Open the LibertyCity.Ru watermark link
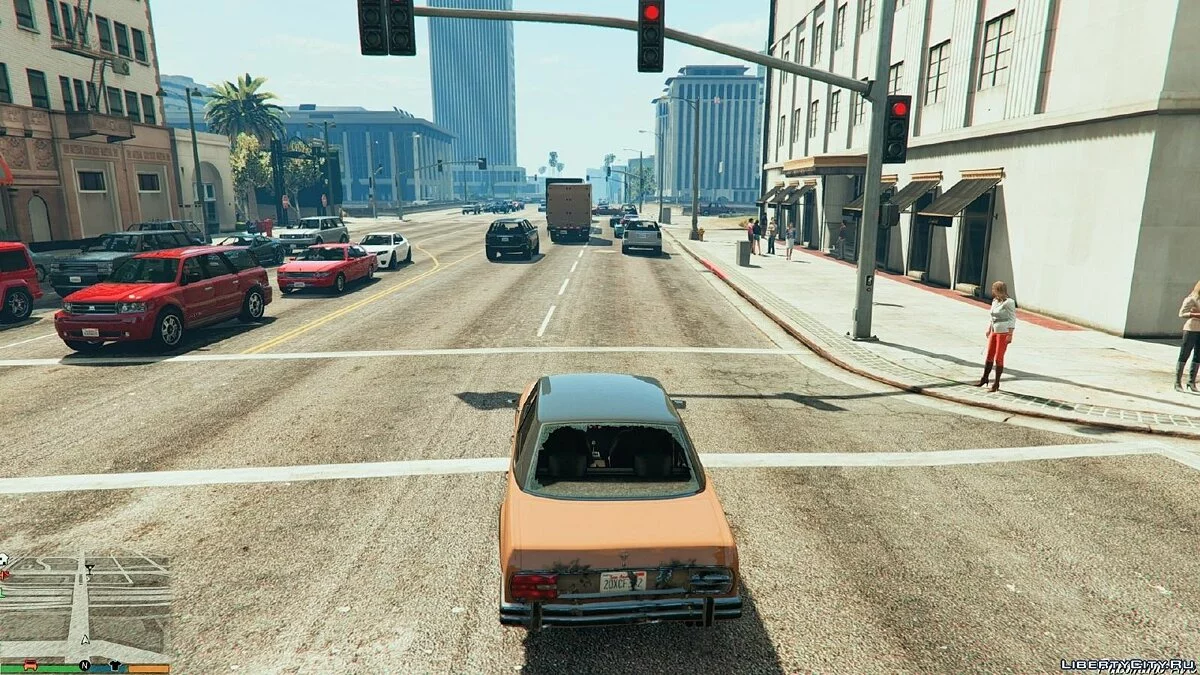Screen dimensions: 1200x675 pyautogui.click(x=1127, y=664)
